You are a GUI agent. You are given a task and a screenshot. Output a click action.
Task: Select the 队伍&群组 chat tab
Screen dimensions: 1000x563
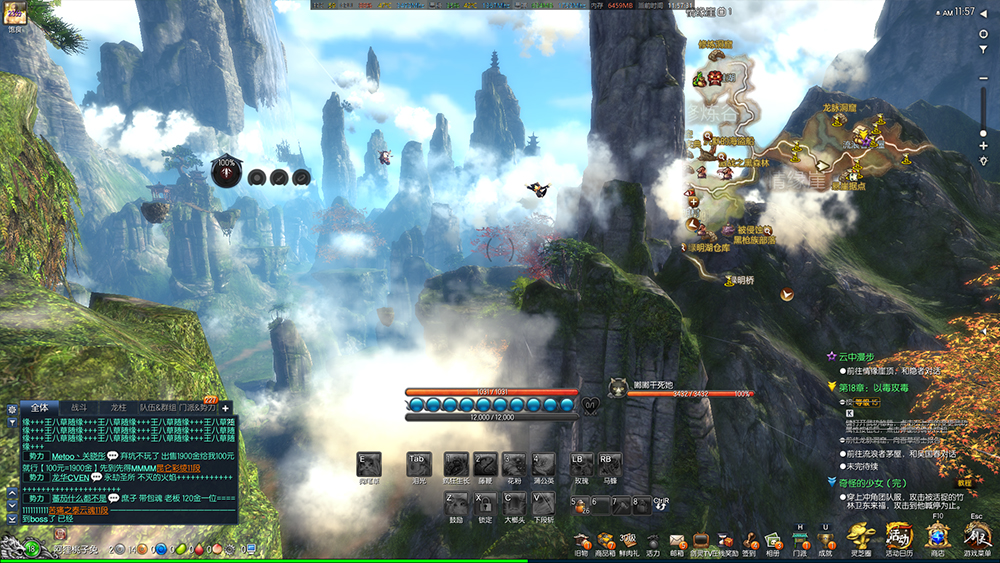156,408
